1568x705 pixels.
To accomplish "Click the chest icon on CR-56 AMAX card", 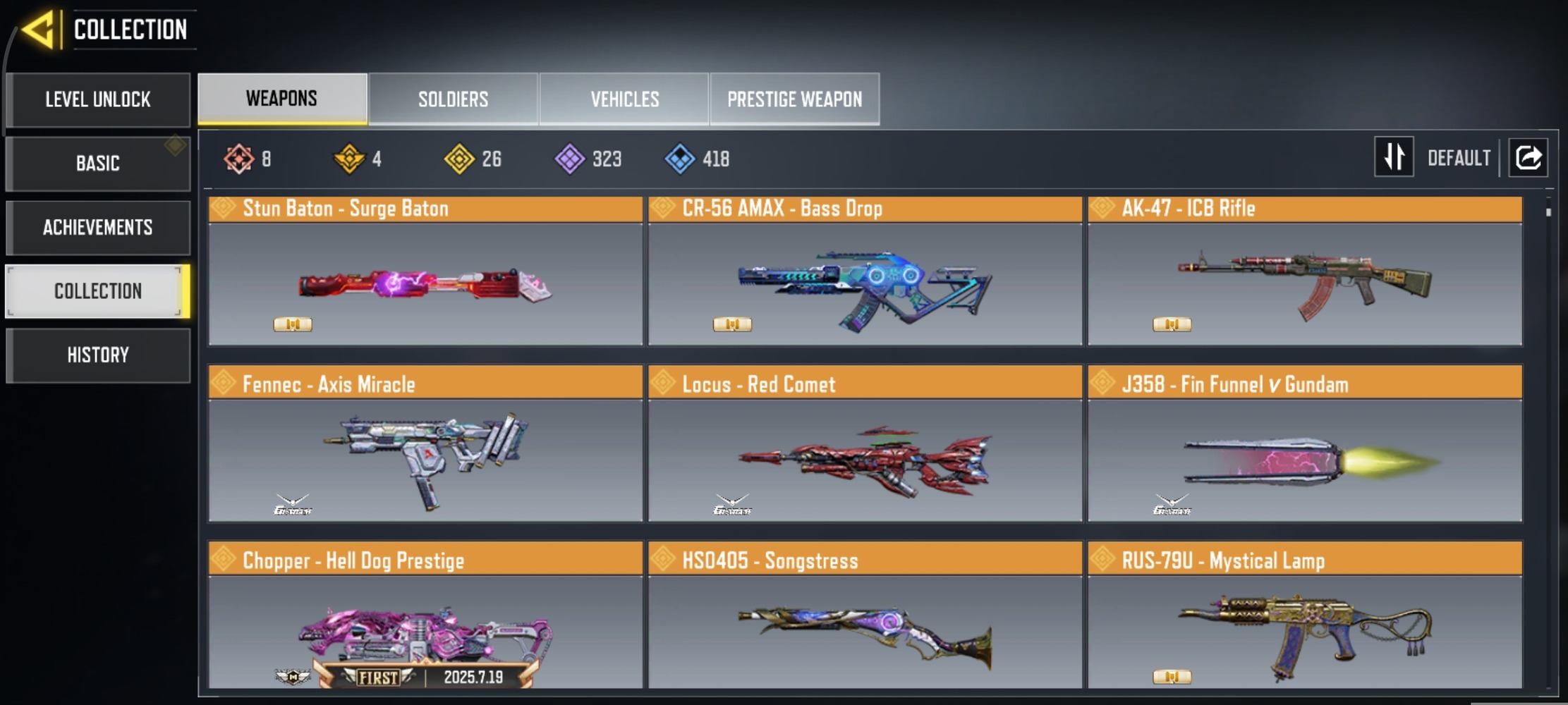I will click(x=734, y=325).
